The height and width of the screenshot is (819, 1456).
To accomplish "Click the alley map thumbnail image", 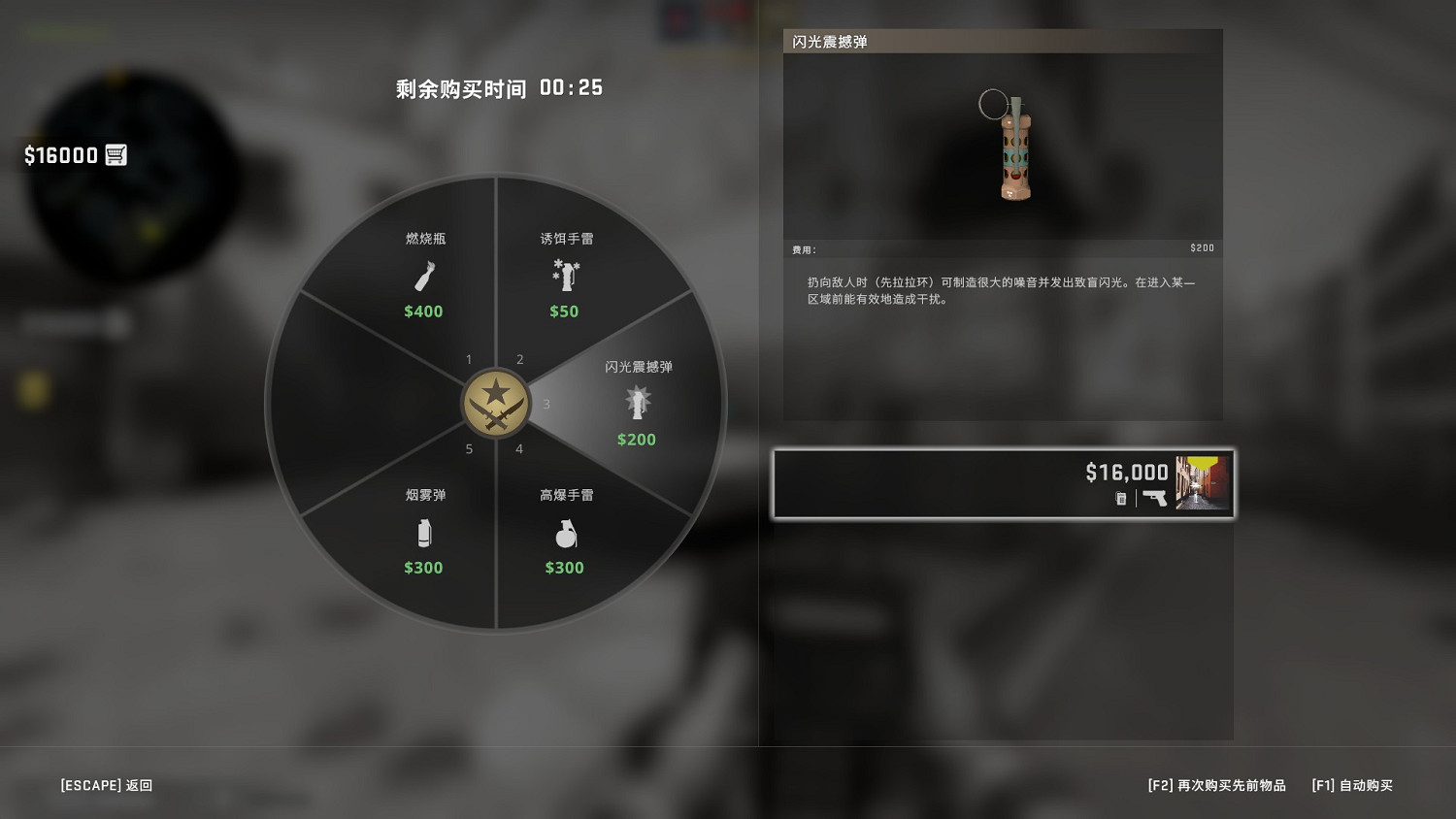I will [1202, 482].
